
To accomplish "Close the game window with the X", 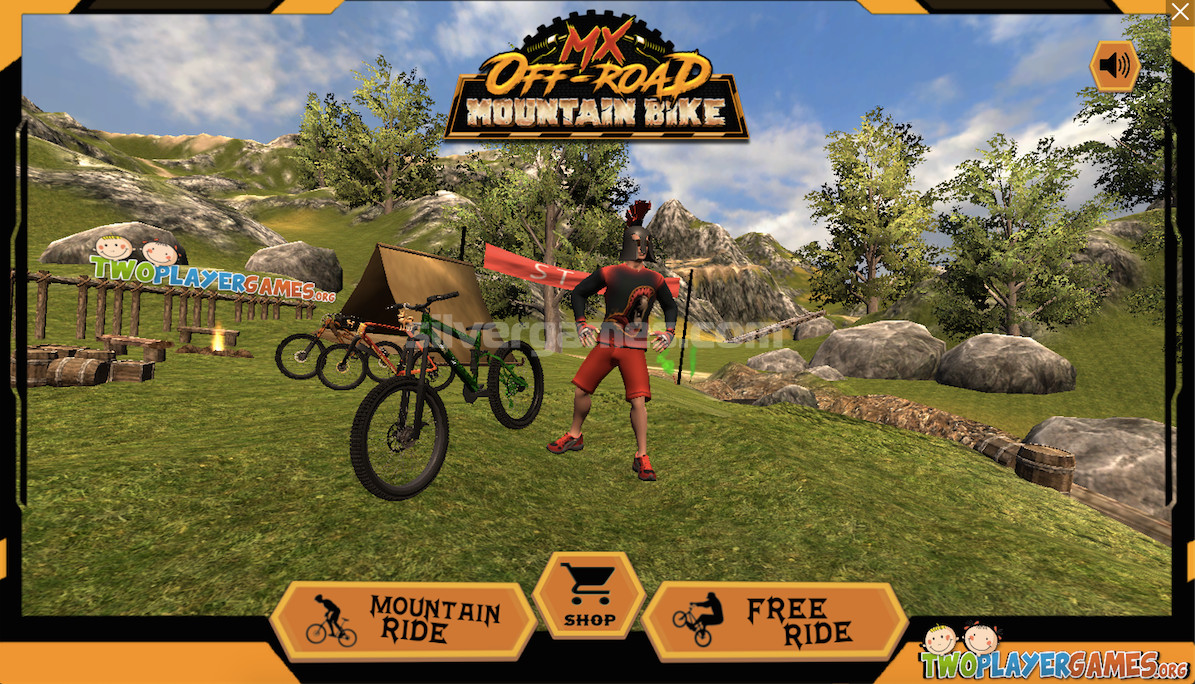I will pyautogui.click(x=1180, y=12).
